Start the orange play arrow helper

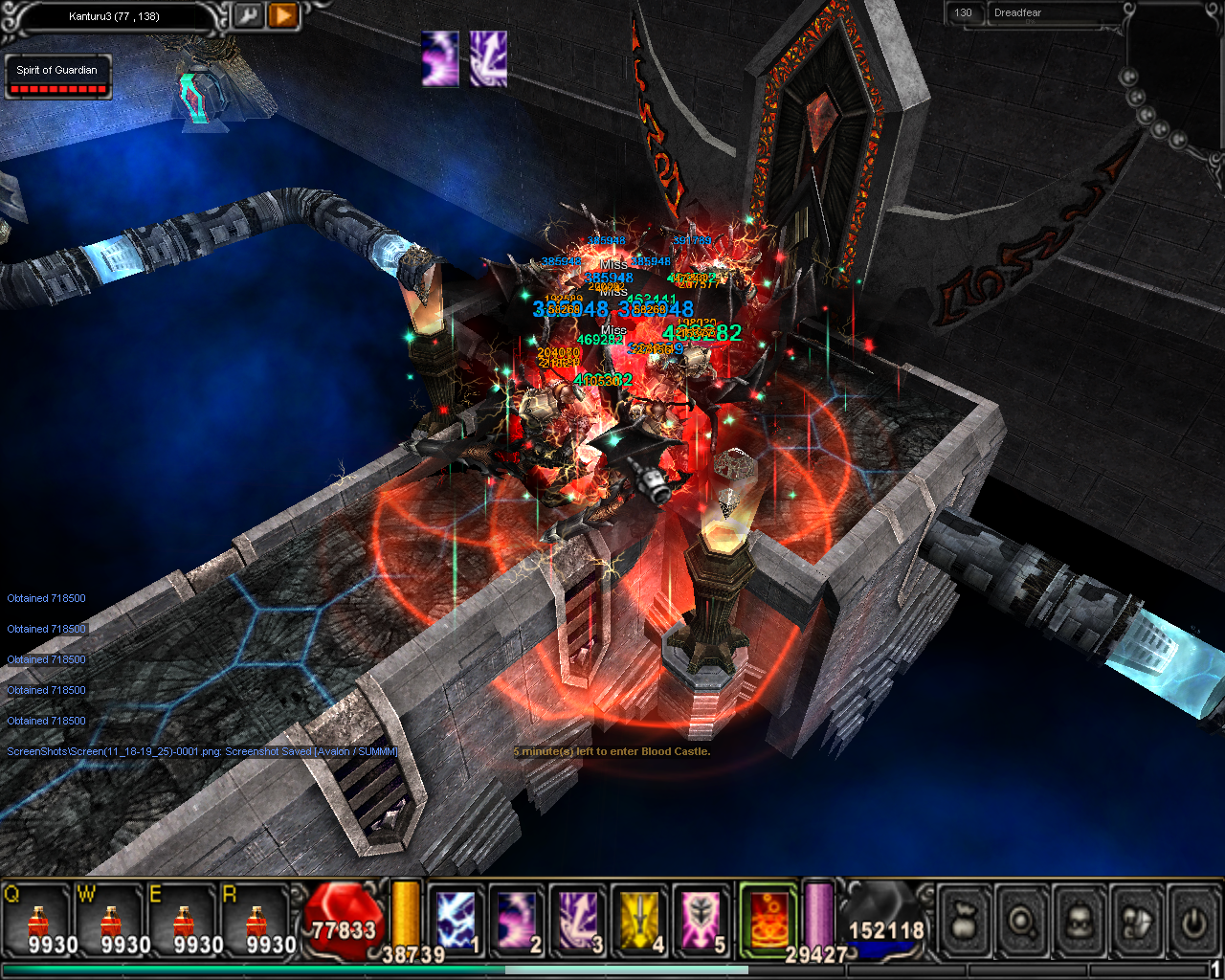[x=282, y=16]
